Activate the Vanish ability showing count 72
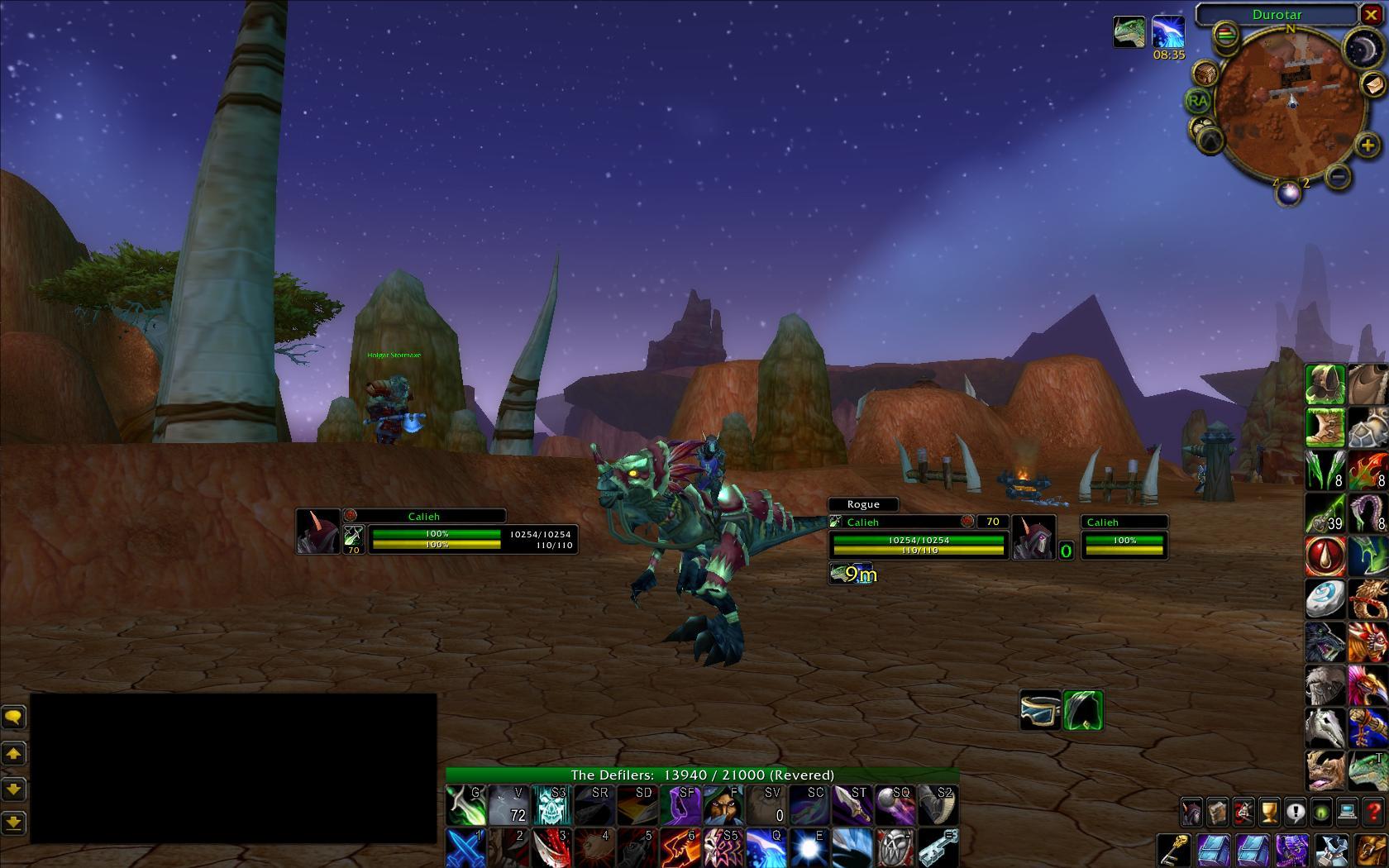 click(508, 805)
